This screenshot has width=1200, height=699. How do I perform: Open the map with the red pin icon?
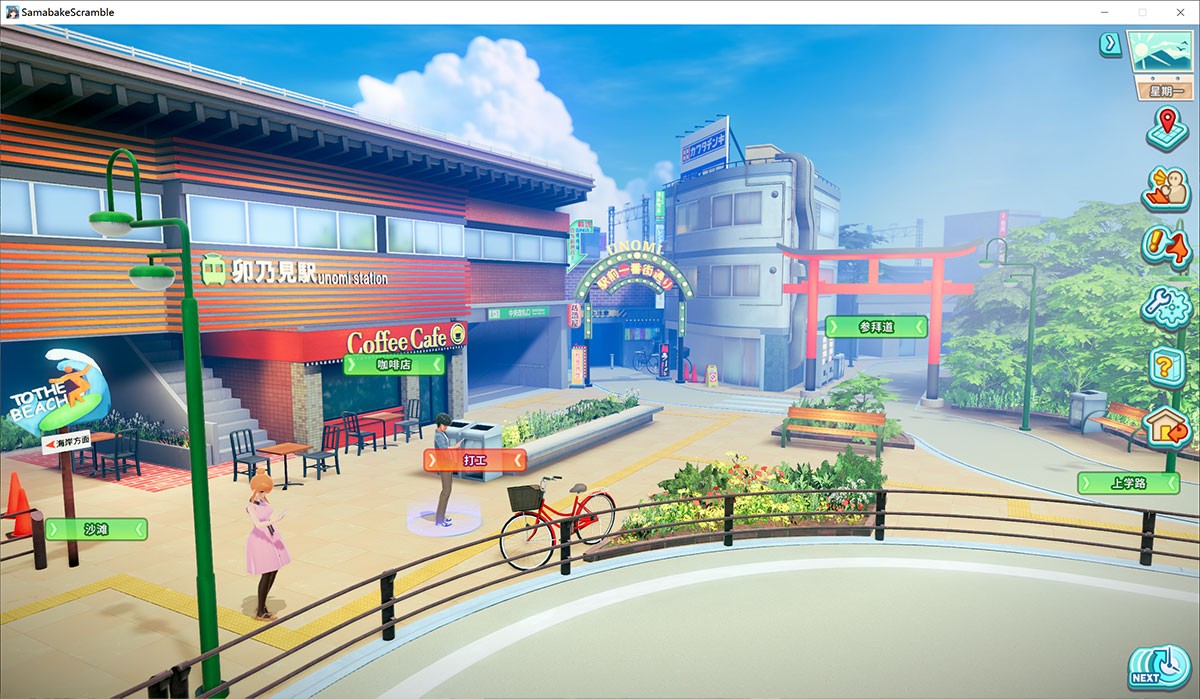pos(1166,127)
